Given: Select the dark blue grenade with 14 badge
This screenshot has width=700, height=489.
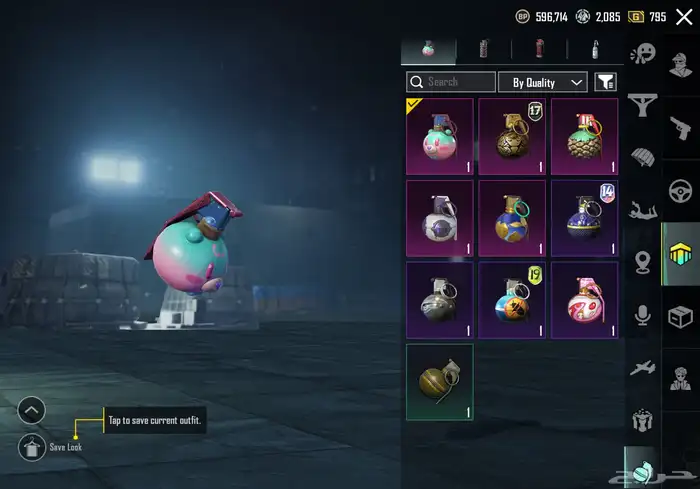Looking at the screenshot, I should point(585,218).
